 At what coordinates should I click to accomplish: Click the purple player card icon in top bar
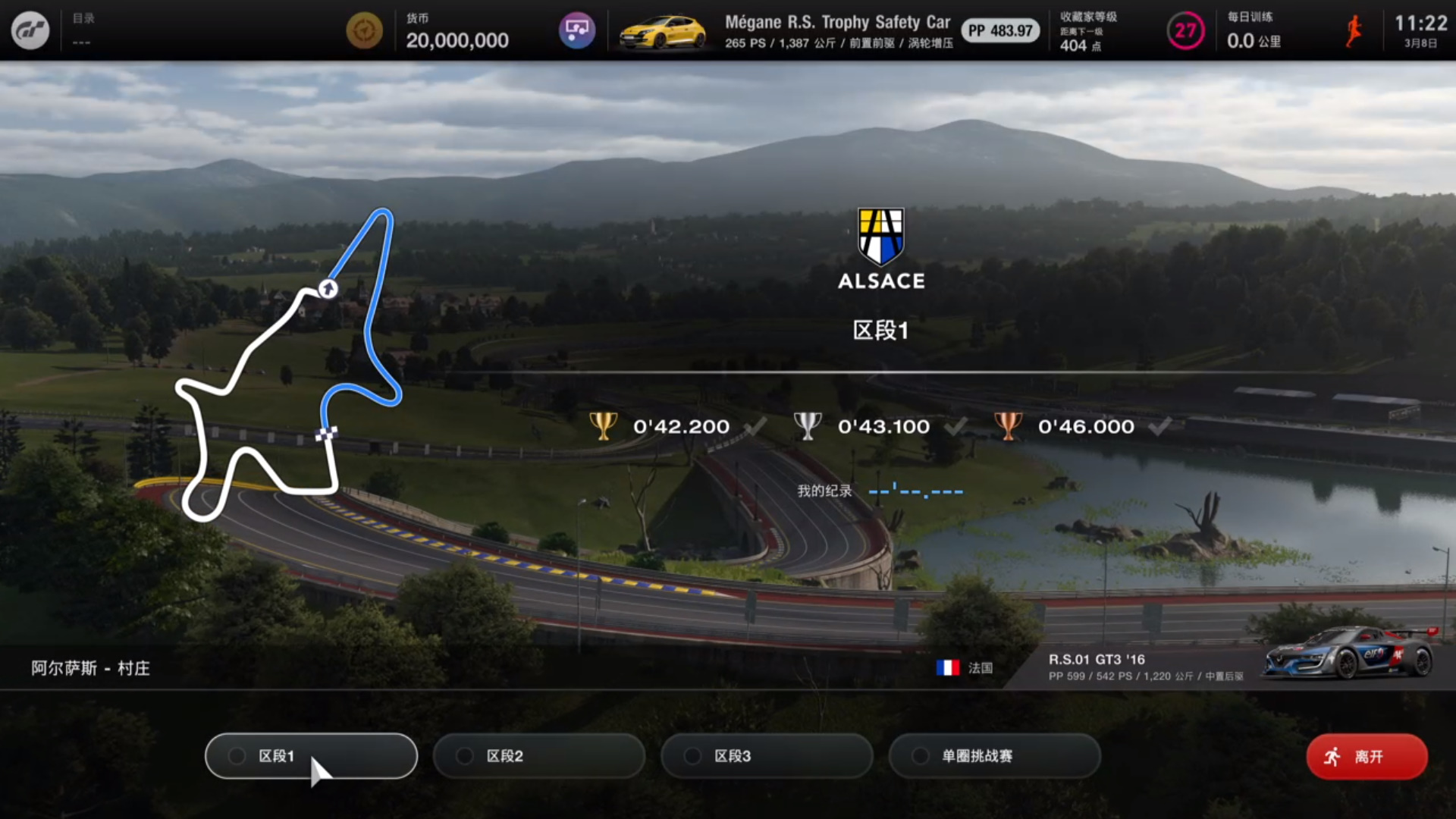pyautogui.click(x=579, y=30)
